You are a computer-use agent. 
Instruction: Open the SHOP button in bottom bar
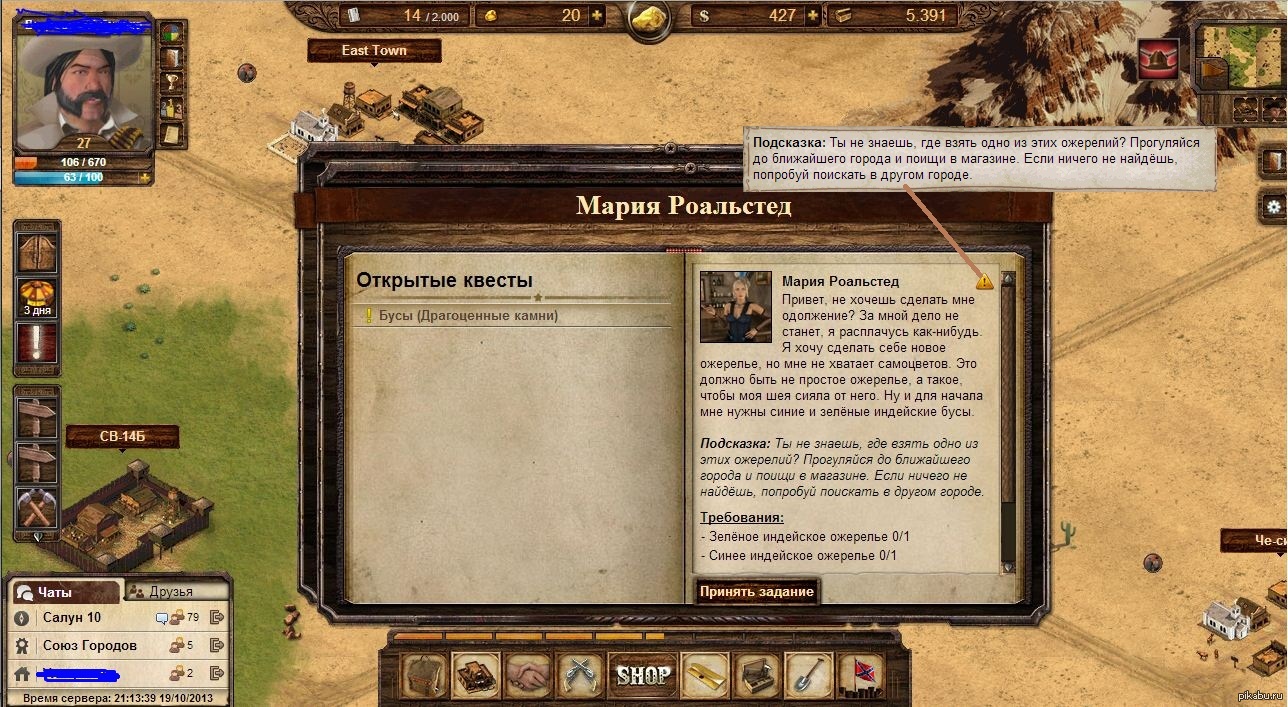coord(642,675)
